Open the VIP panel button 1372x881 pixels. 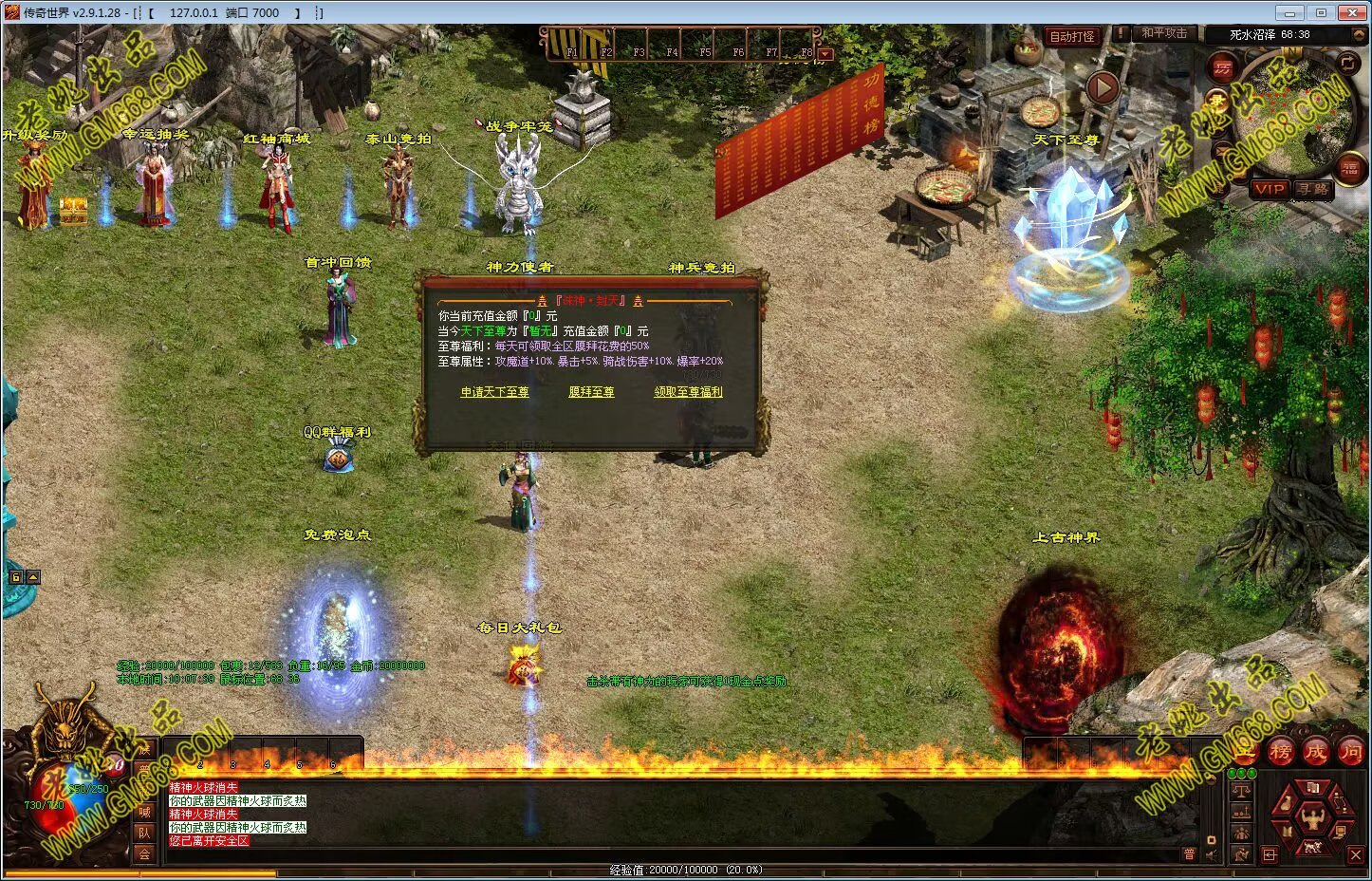[x=1269, y=189]
